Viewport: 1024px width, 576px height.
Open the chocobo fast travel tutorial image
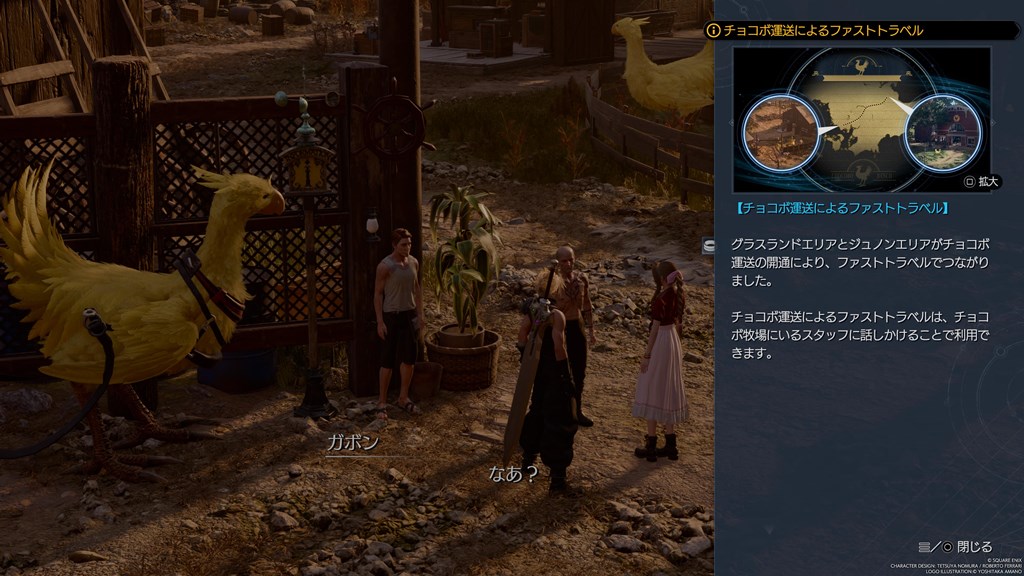click(x=861, y=118)
